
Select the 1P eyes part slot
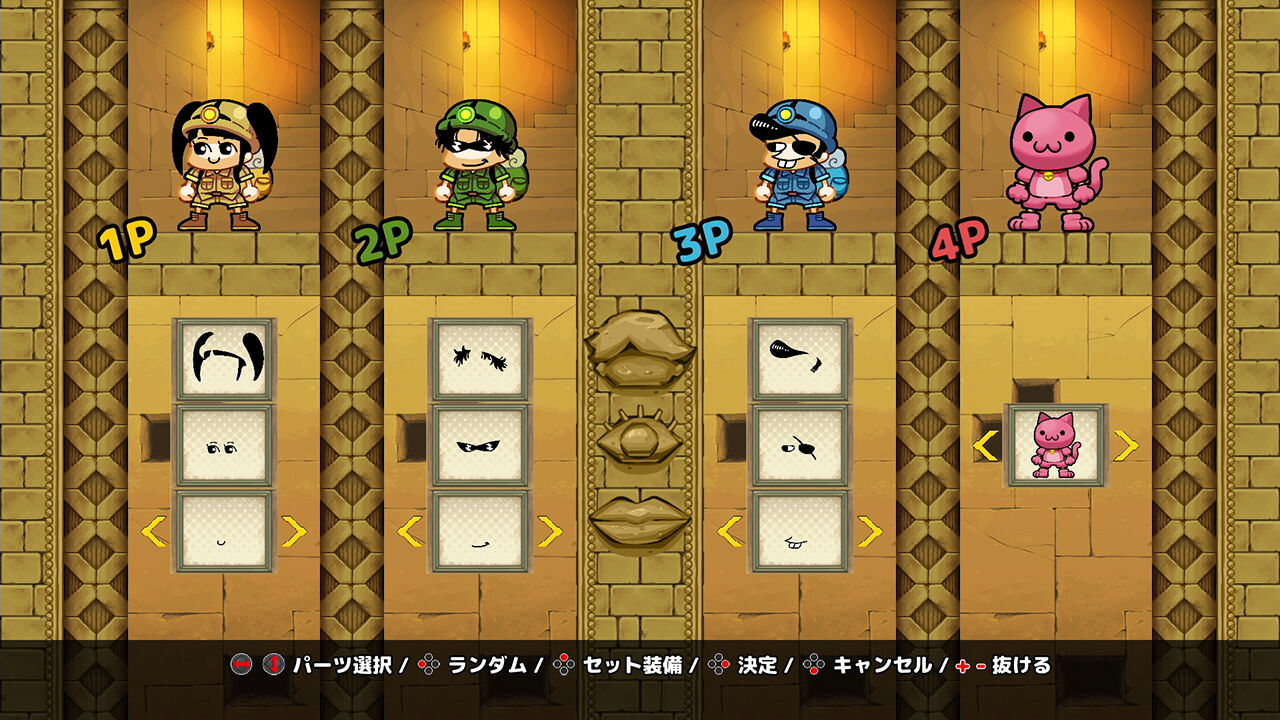coord(224,443)
